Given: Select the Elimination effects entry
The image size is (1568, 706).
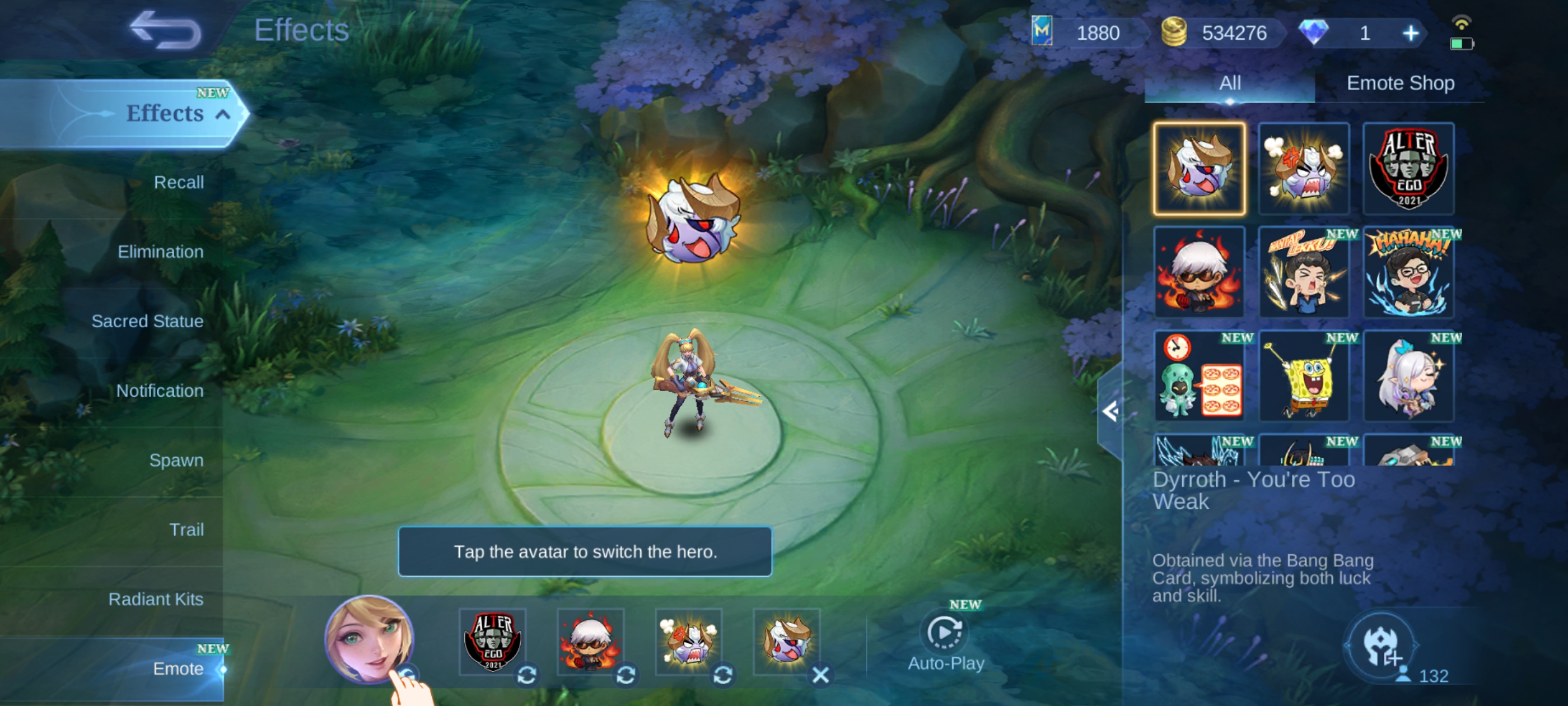Looking at the screenshot, I should [x=160, y=252].
